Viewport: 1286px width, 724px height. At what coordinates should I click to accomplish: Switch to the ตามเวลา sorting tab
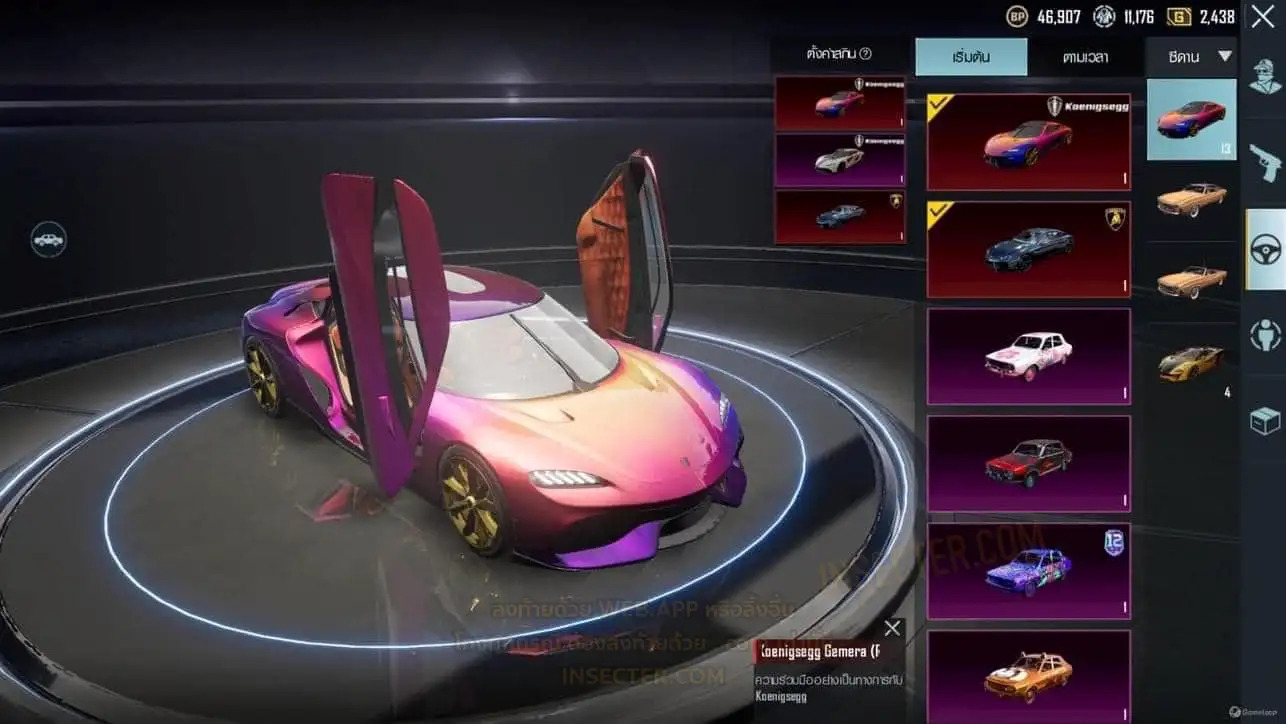(1085, 57)
